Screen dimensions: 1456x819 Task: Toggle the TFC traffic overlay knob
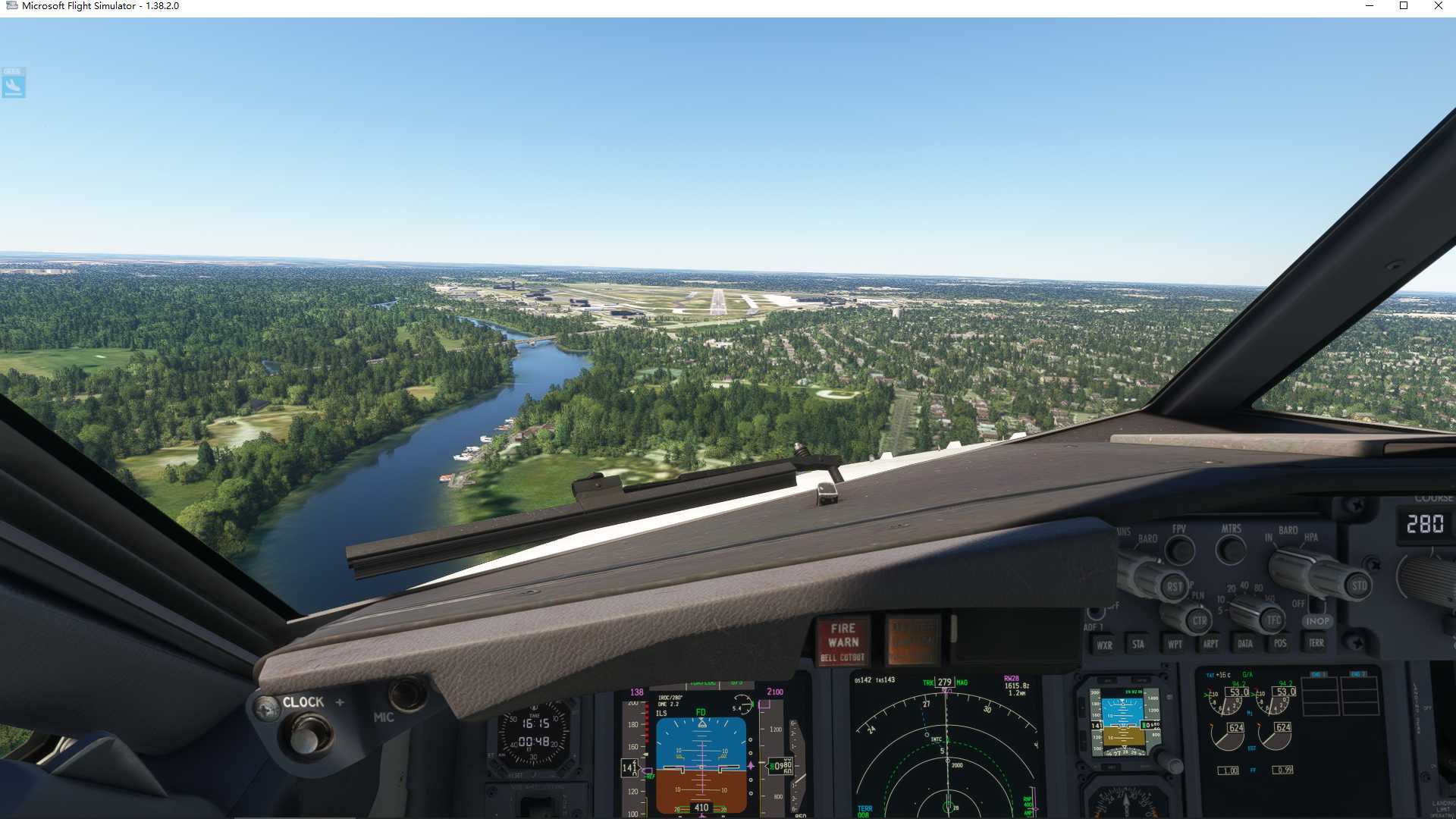(x=1272, y=621)
